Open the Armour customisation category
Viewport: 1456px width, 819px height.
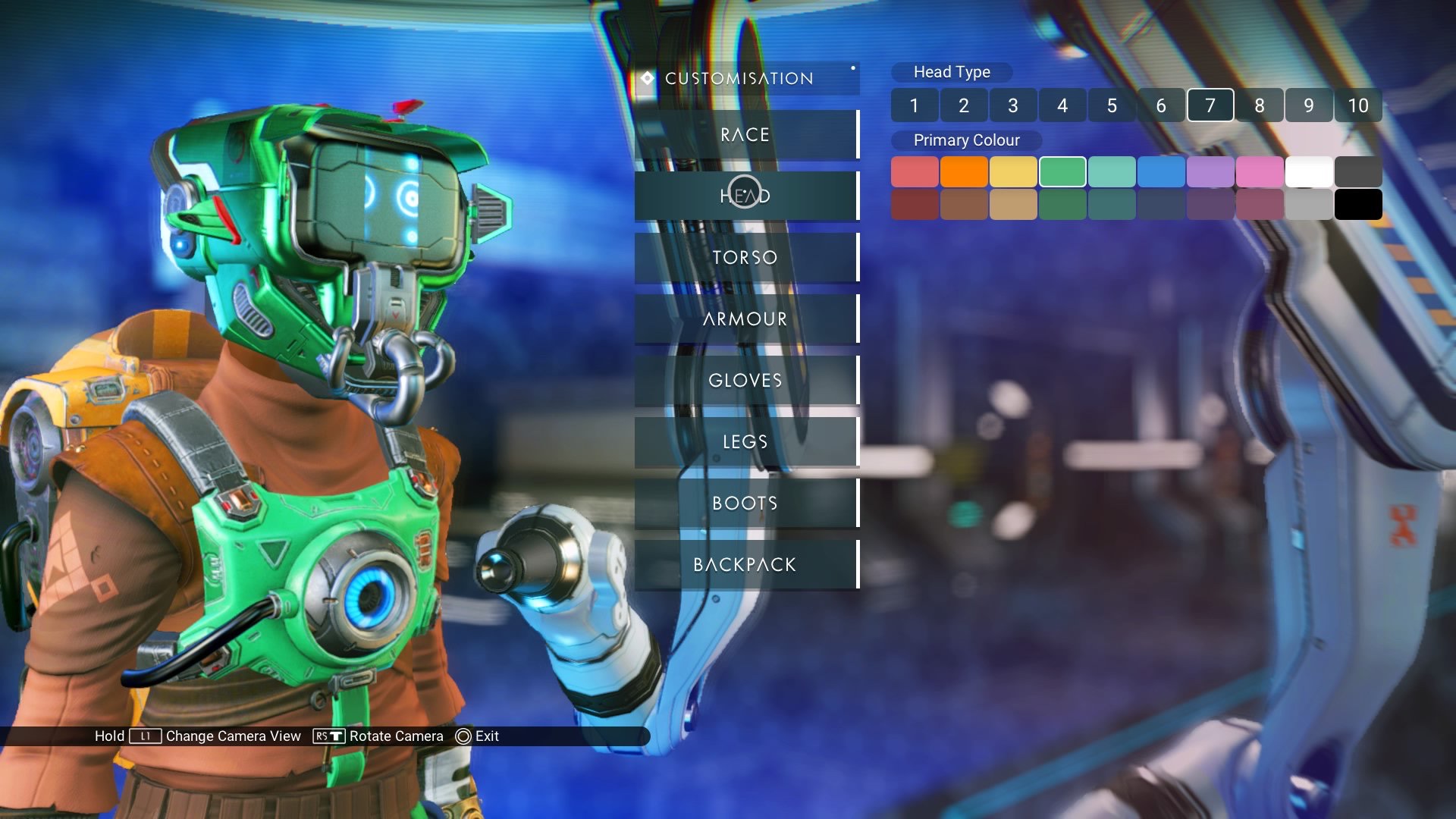(x=746, y=319)
